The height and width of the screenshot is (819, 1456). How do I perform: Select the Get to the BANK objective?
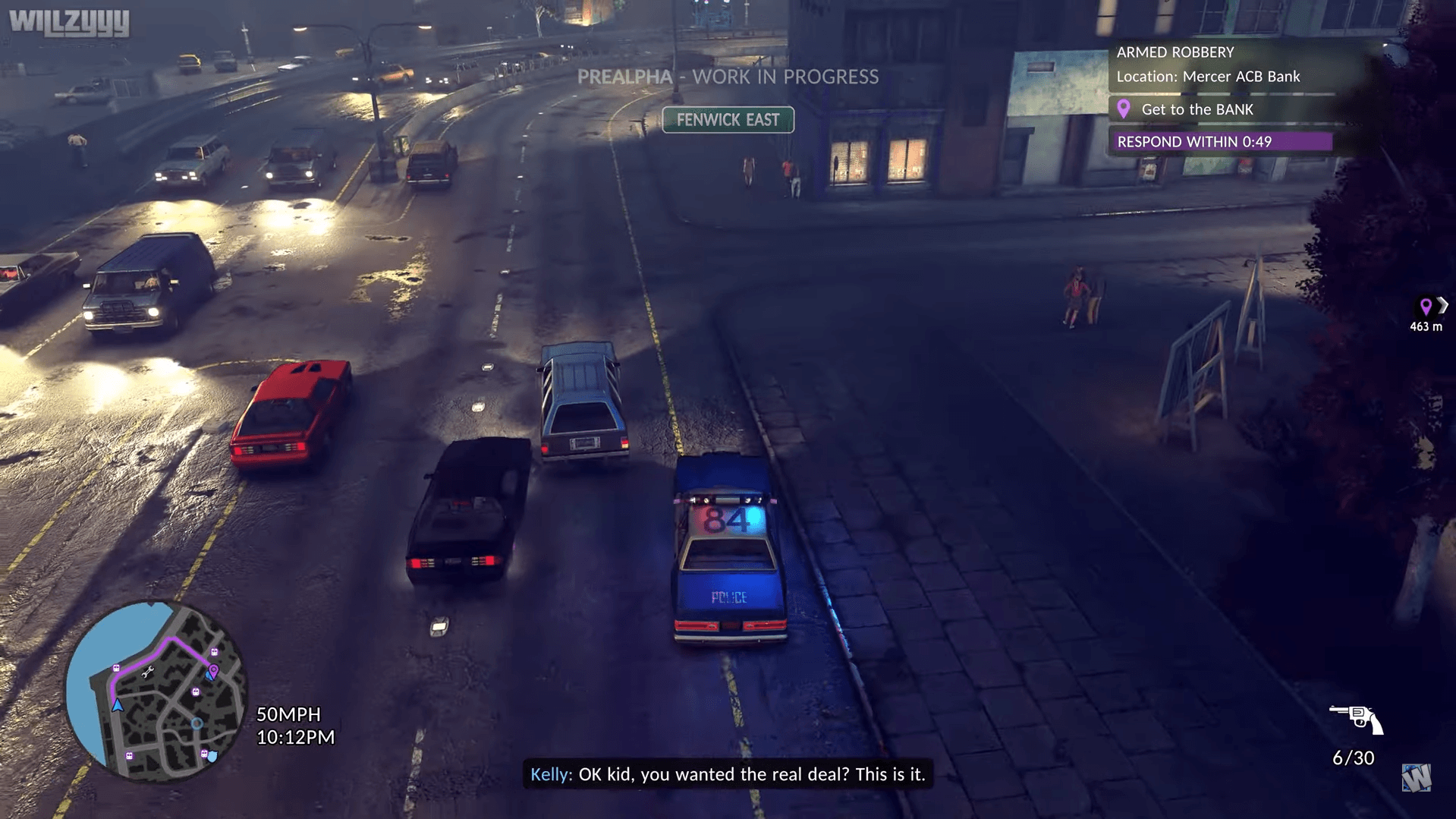1197,109
